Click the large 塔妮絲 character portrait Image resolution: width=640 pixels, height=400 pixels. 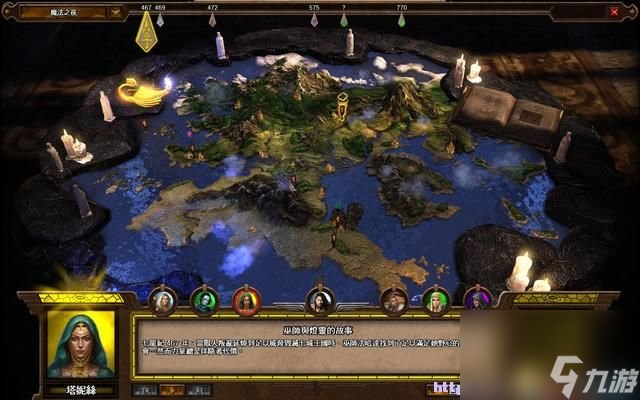click(80, 346)
